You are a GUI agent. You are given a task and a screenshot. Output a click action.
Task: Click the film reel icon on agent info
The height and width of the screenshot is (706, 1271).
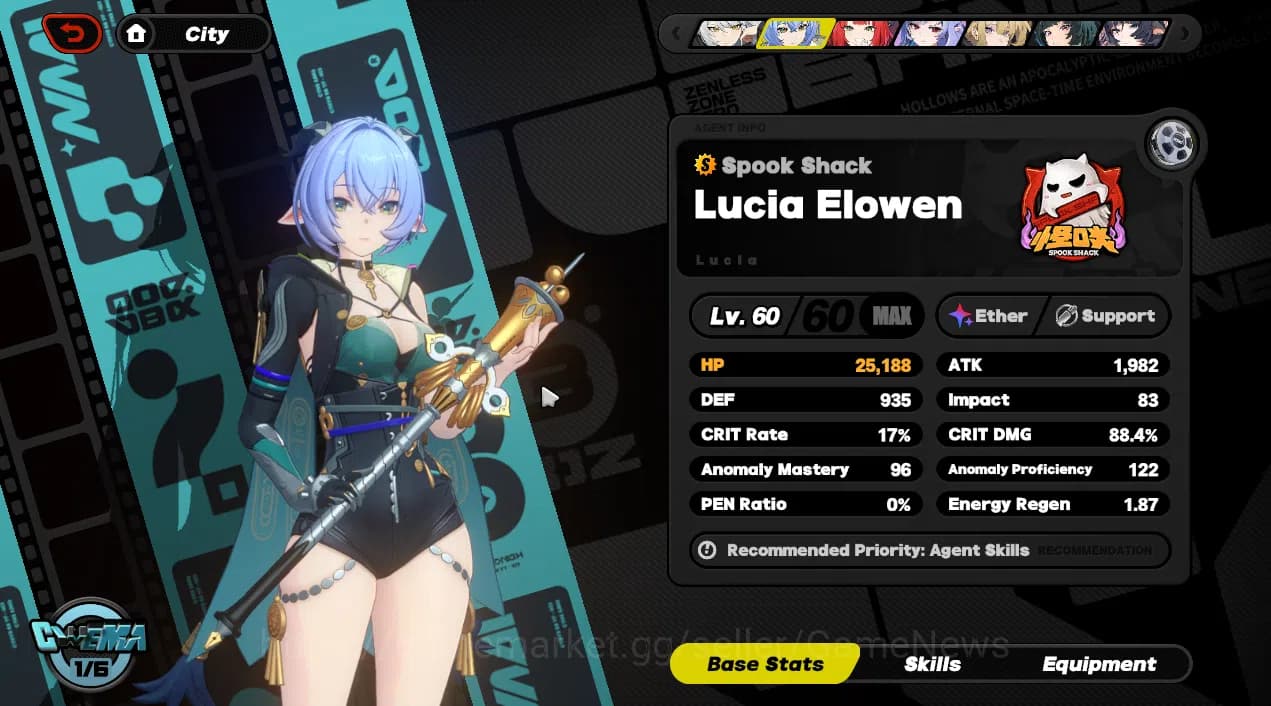pyautogui.click(x=1172, y=144)
